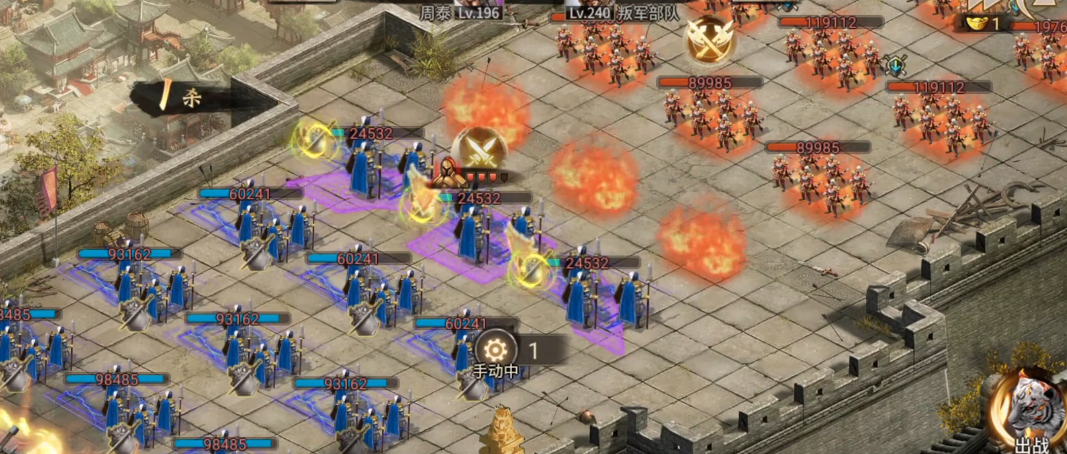Toggle the 手动中 manual mode gear button

point(495,350)
